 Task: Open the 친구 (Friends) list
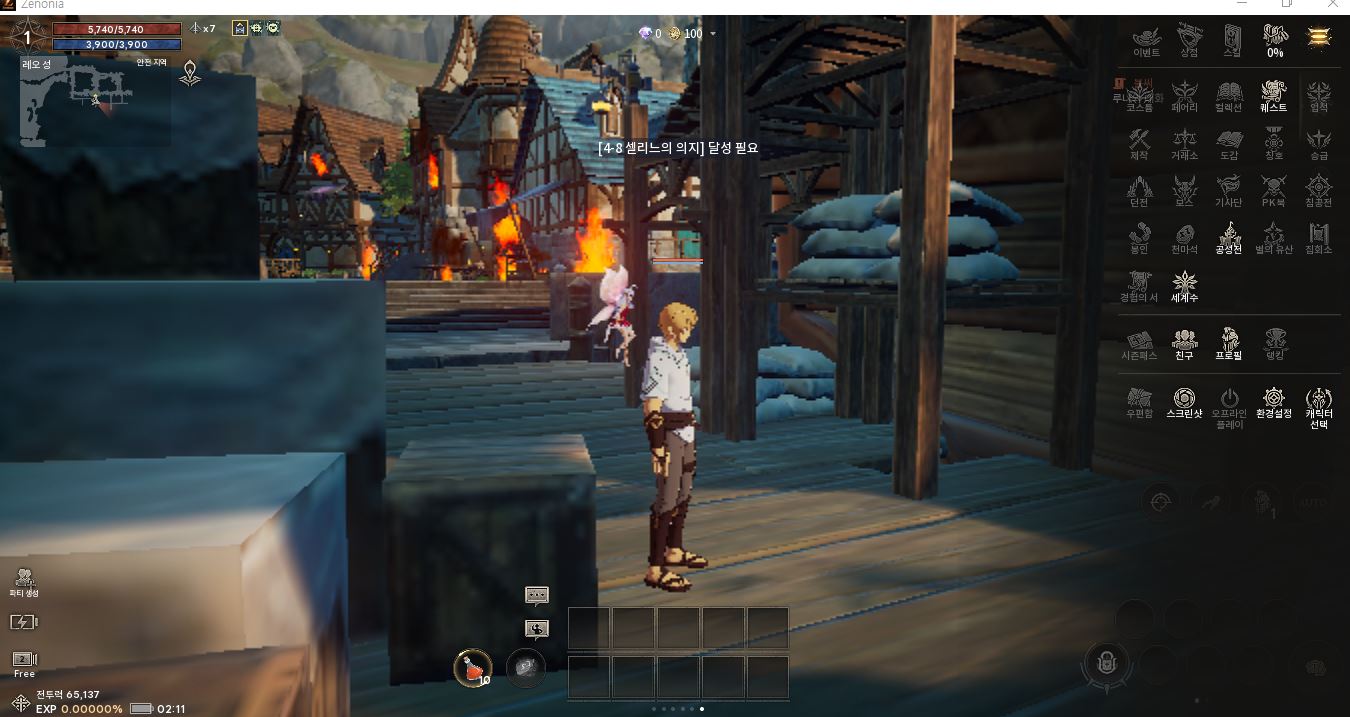[x=1185, y=342]
